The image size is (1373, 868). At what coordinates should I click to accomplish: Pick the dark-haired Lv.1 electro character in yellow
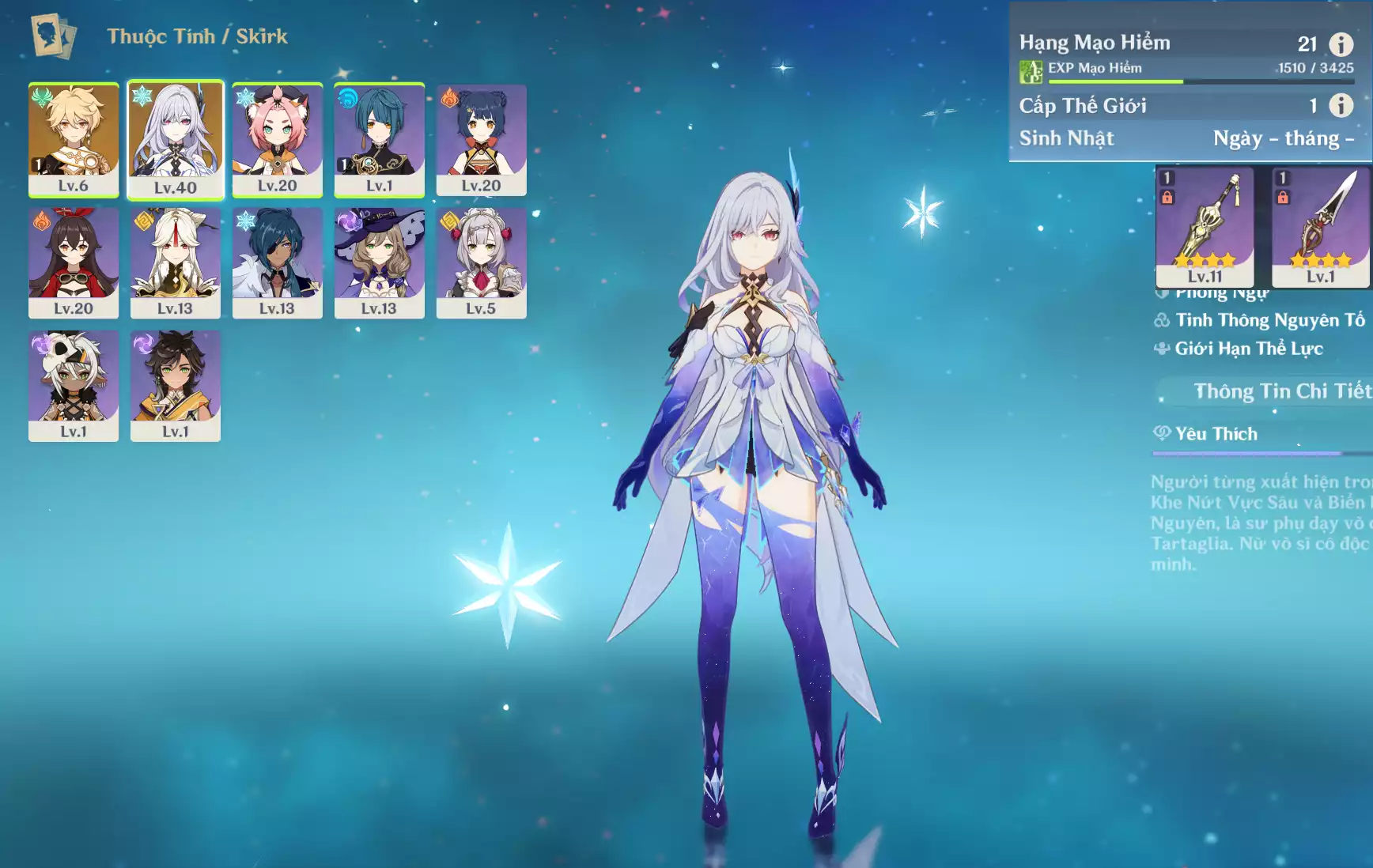(x=176, y=386)
